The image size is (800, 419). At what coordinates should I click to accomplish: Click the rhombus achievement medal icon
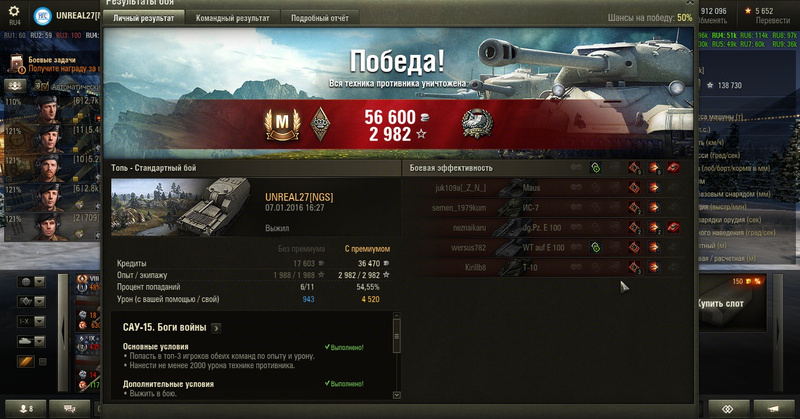(x=321, y=124)
